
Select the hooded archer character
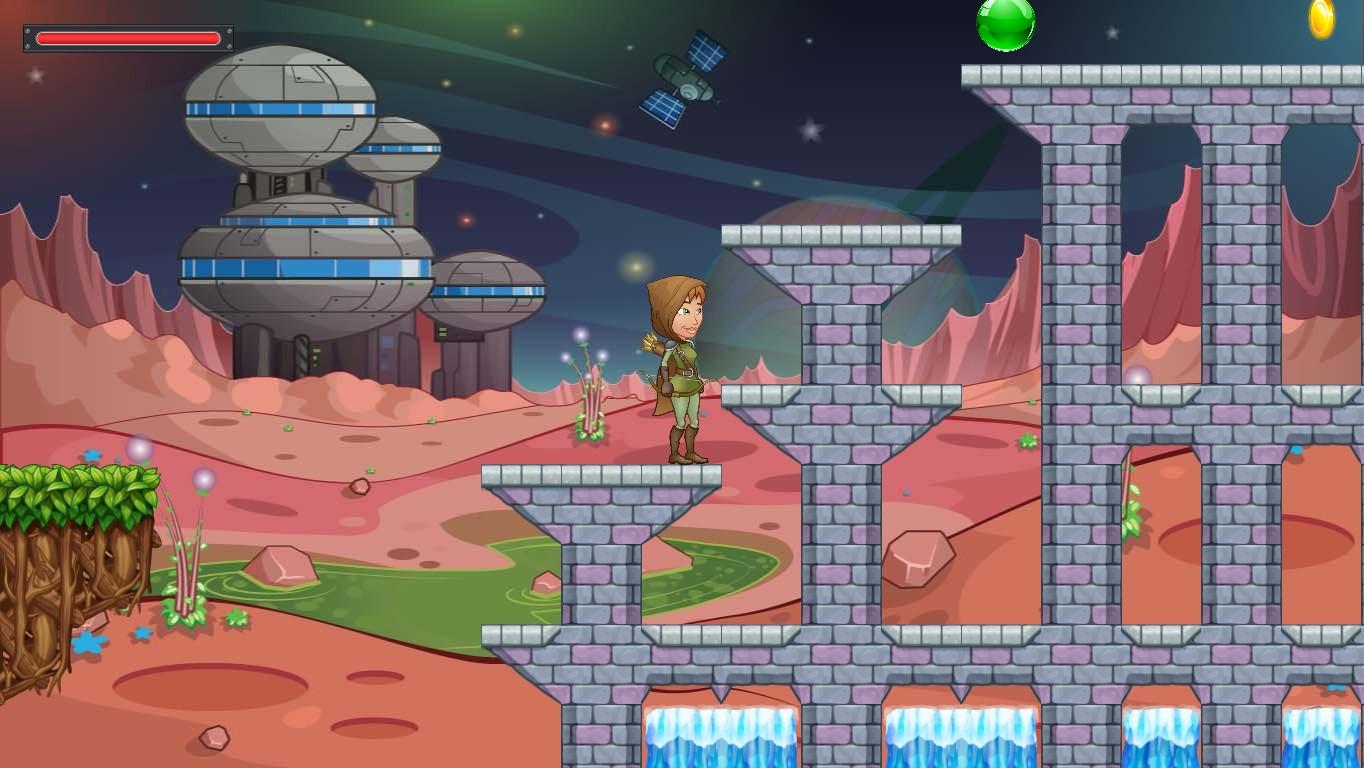pyautogui.click(x=681, y=370)
